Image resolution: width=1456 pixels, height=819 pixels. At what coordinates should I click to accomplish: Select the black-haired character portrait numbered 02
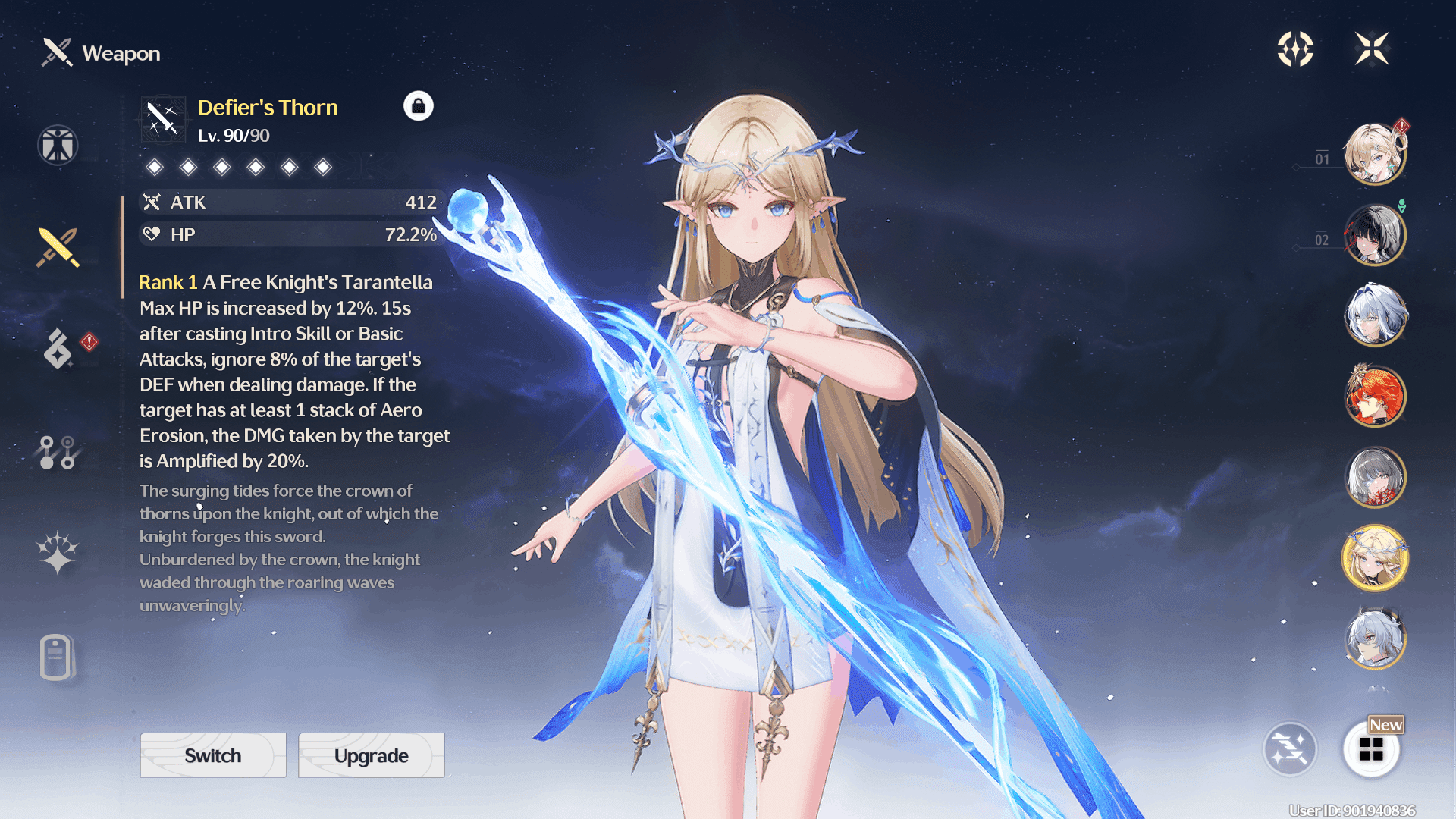click(1374, 235)
